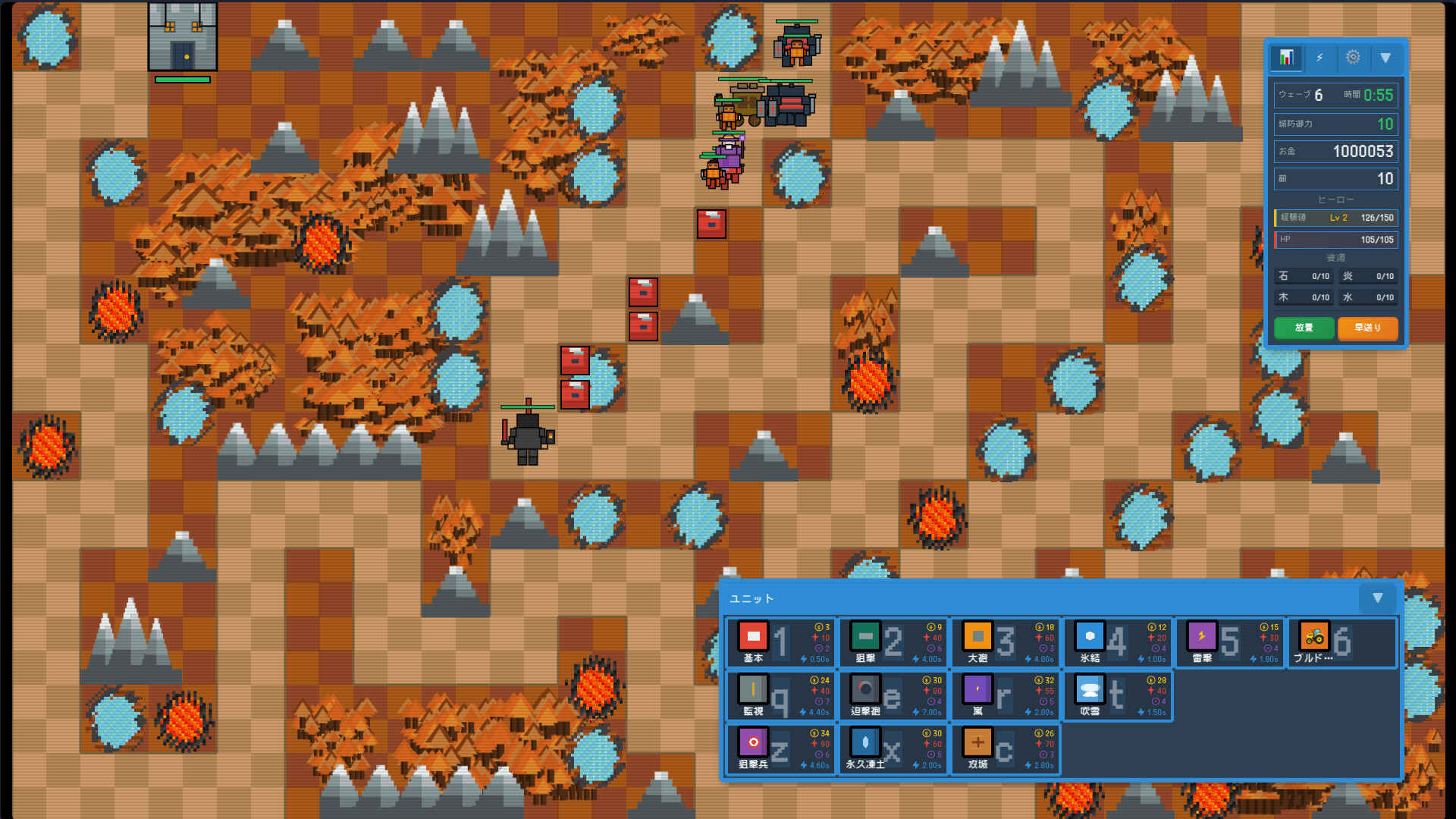Click the 経験値 Lv 2 experience bar
This screenshot has height=819, width=1456.
1335,218
